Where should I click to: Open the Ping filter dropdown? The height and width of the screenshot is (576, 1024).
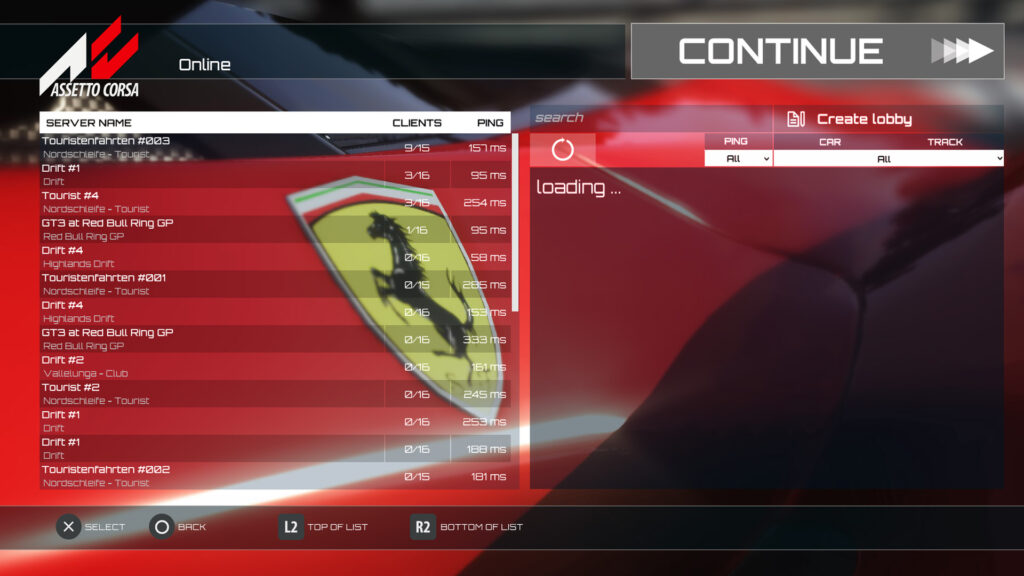(x=738, y=158)
